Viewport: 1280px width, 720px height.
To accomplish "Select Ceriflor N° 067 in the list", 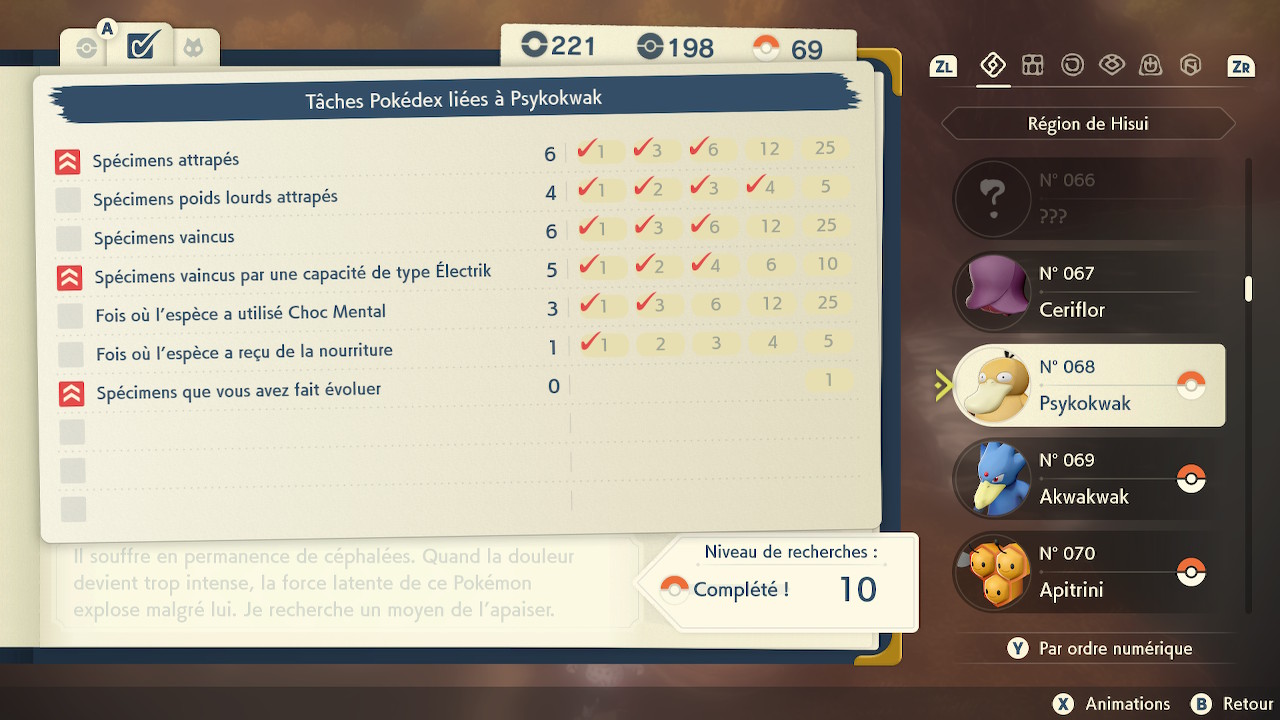I will pos(1088,291).
